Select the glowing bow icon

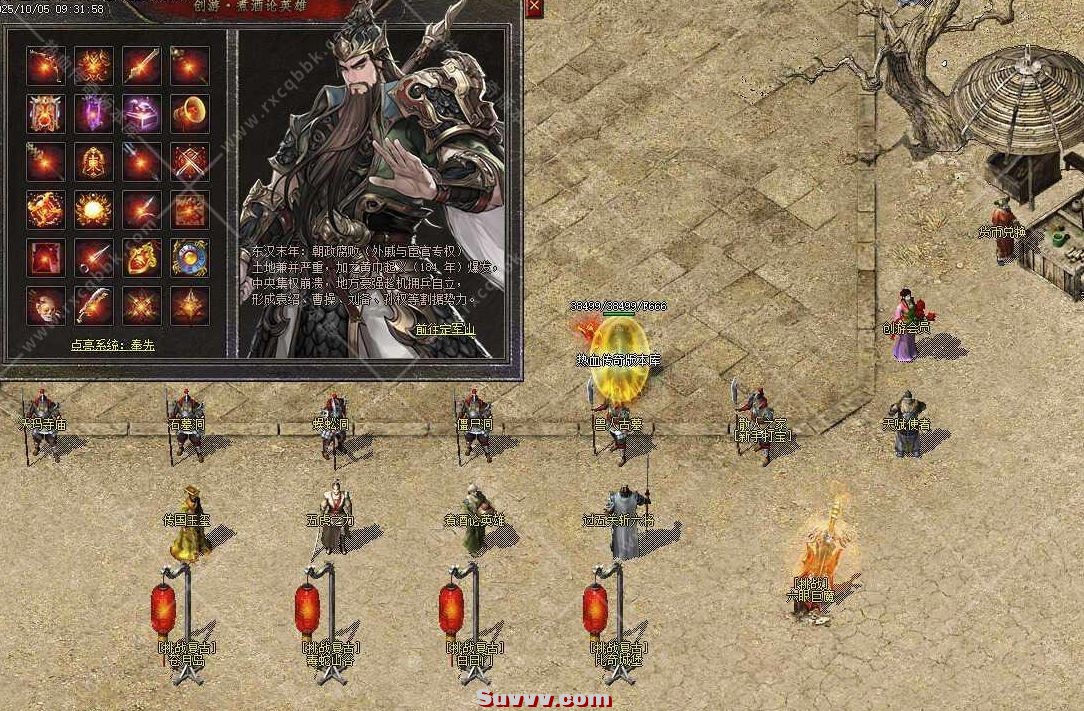[x=46, y=66]
